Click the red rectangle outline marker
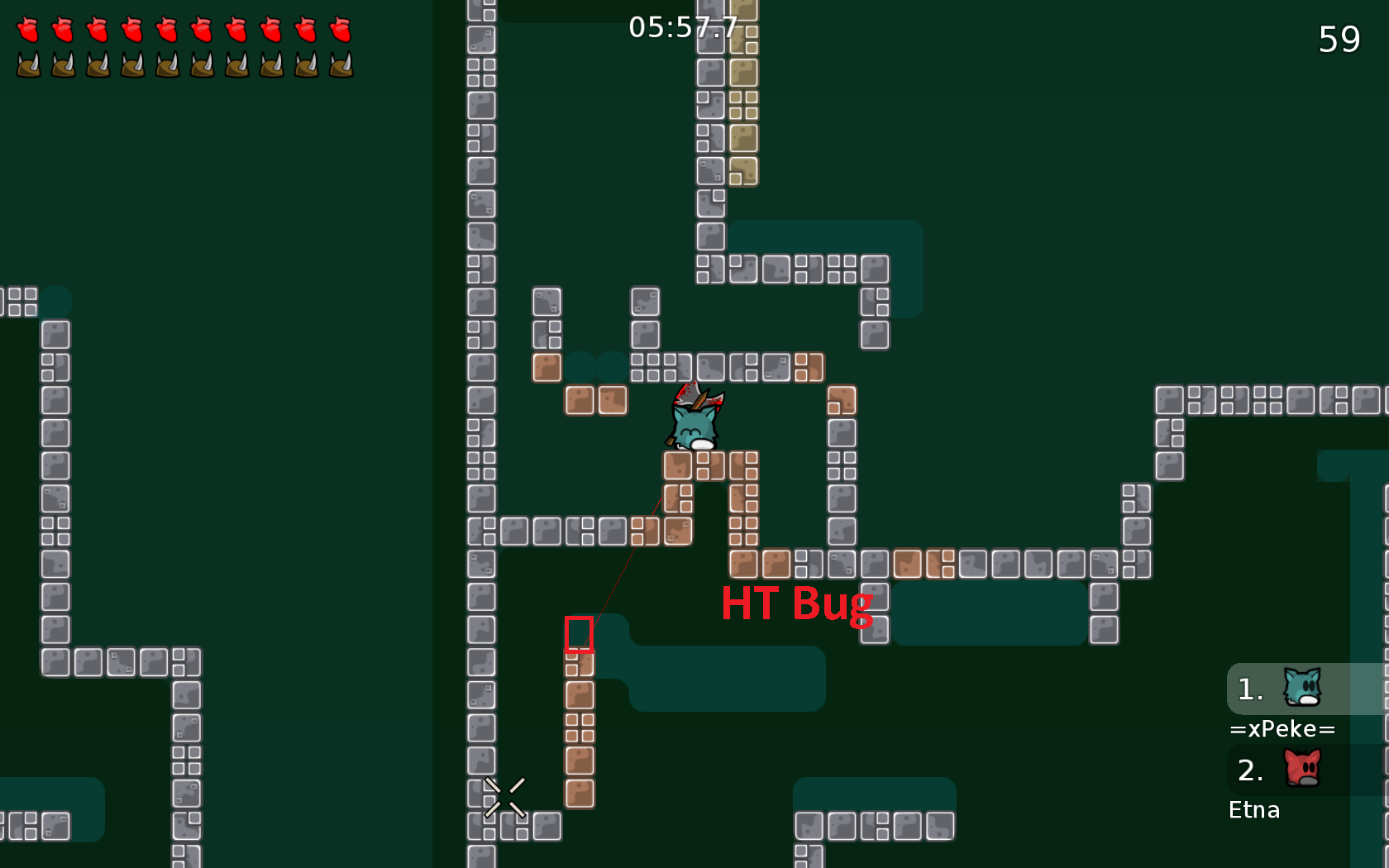Viewport: 1389px width, 868px height. [580, 636]
